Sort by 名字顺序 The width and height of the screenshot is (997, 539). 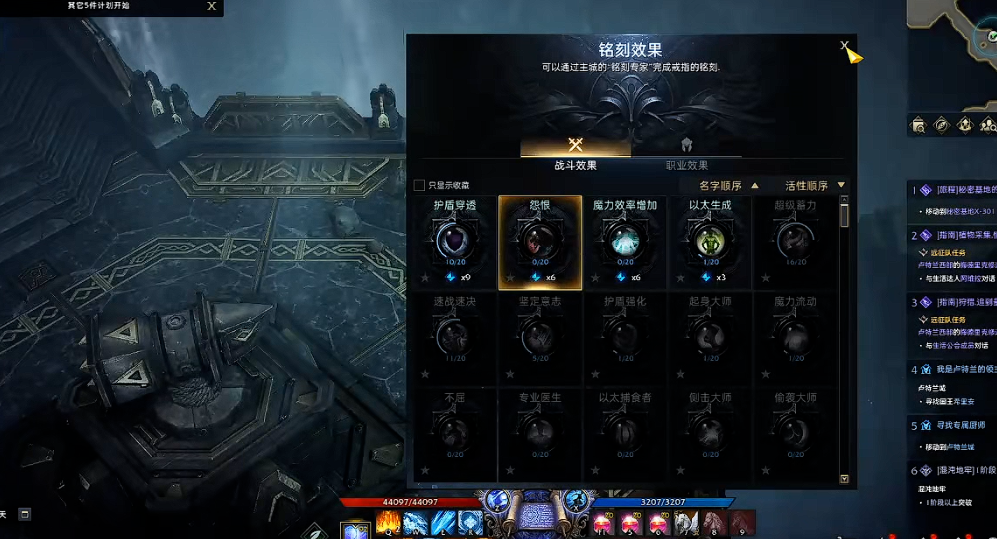(x=727, y=185)
